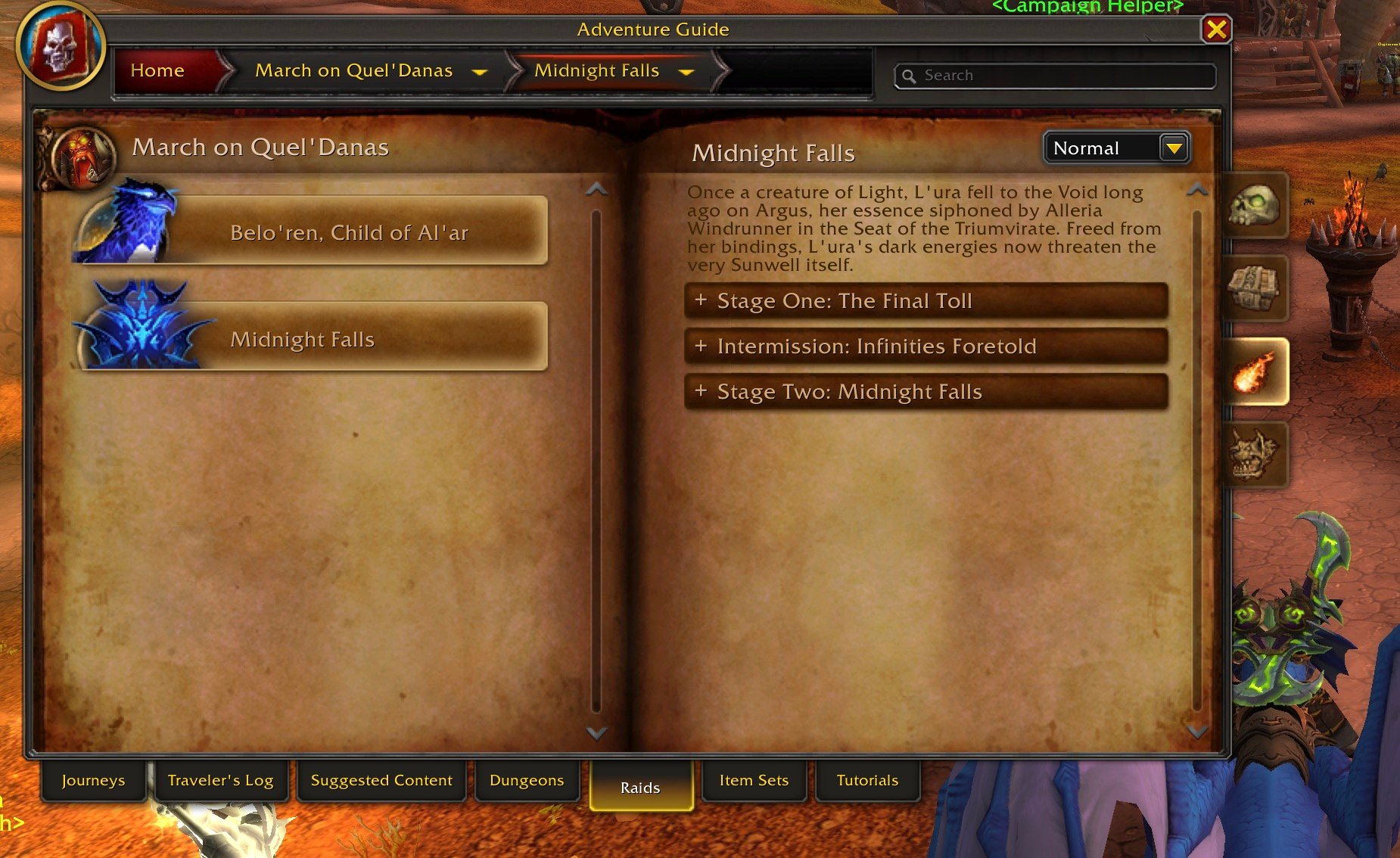1400x858 pixels.
Task: Open March on Quel'Danas breadcrumb dropdown
Action: pos(479,72)
